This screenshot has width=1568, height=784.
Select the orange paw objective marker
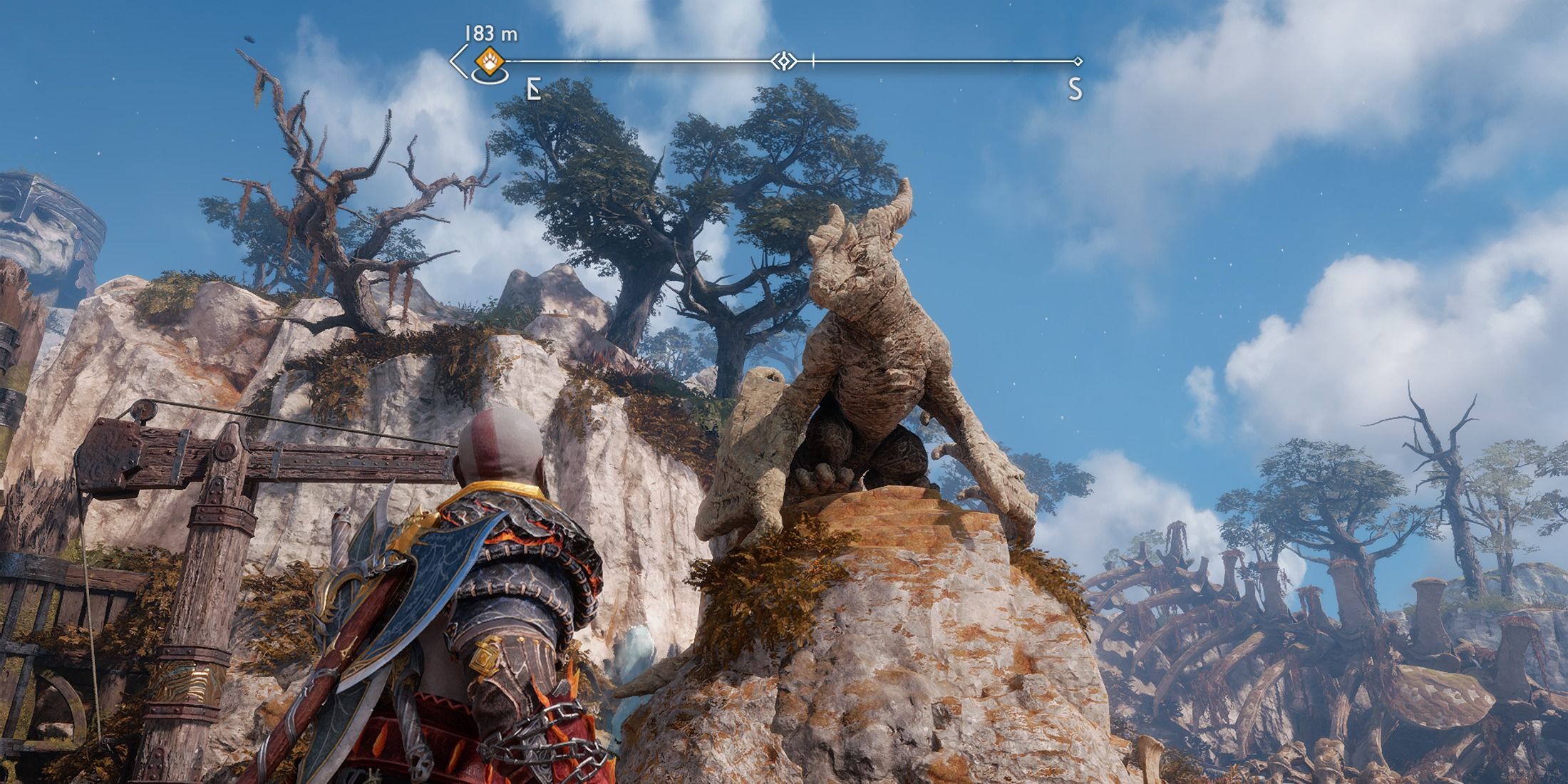(490, 62)
